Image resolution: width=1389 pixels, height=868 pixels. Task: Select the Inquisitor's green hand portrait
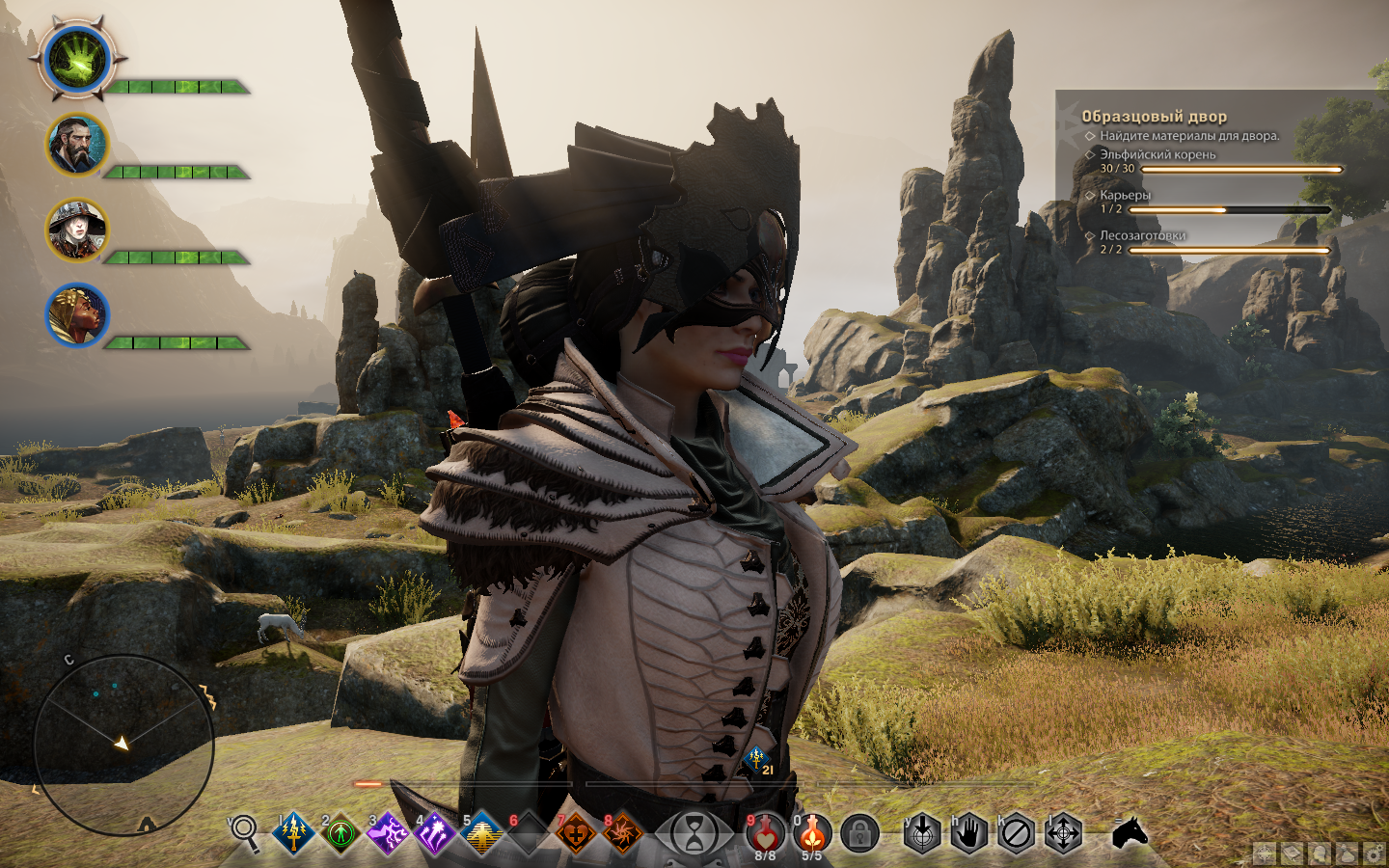78,60
